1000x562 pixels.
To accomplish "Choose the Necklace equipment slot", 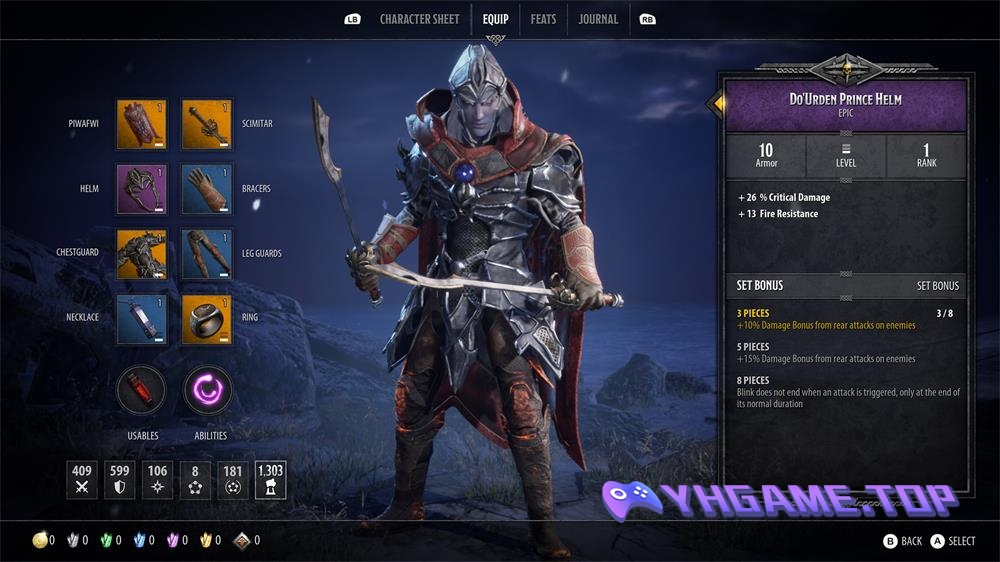I will (x=142, y=318).
